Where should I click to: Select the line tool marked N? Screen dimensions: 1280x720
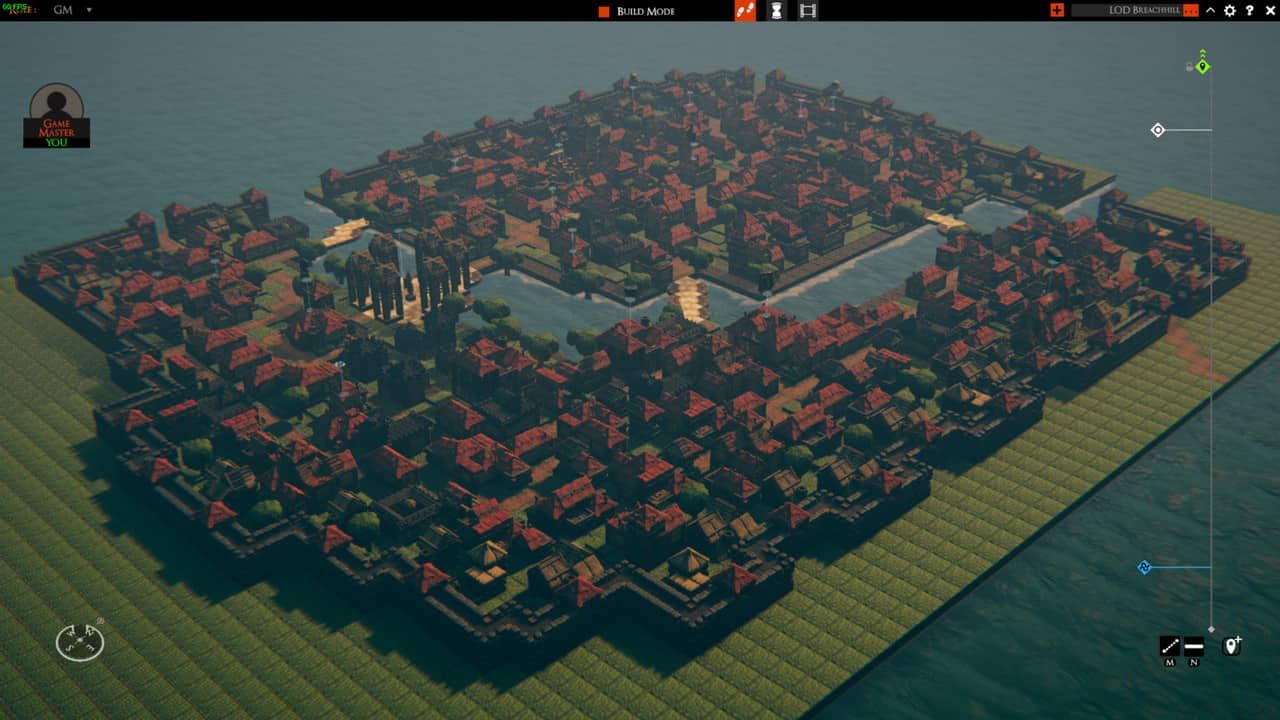tap(1193, 646)
